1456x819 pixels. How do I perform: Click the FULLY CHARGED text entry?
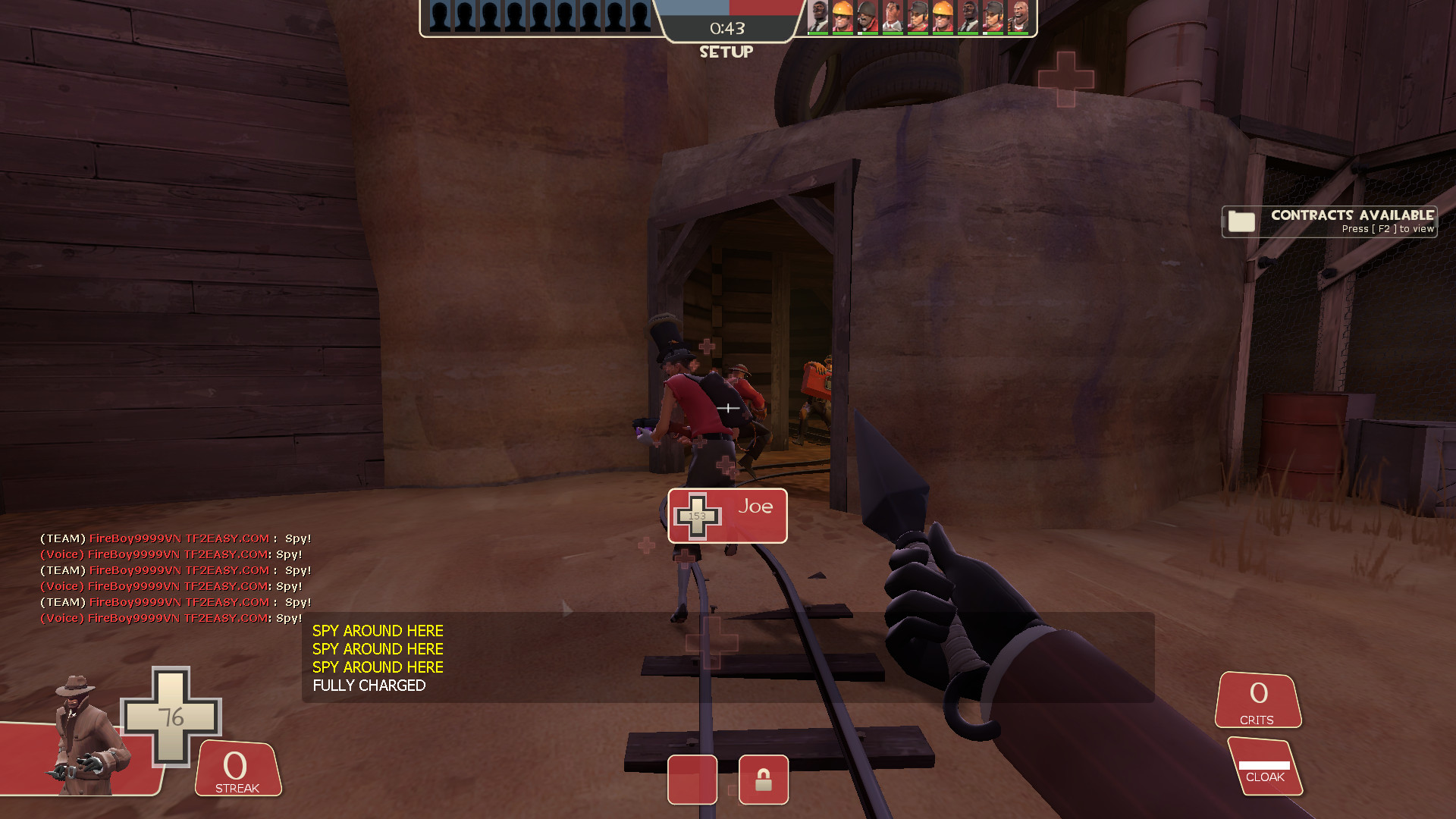click(369, 686)
